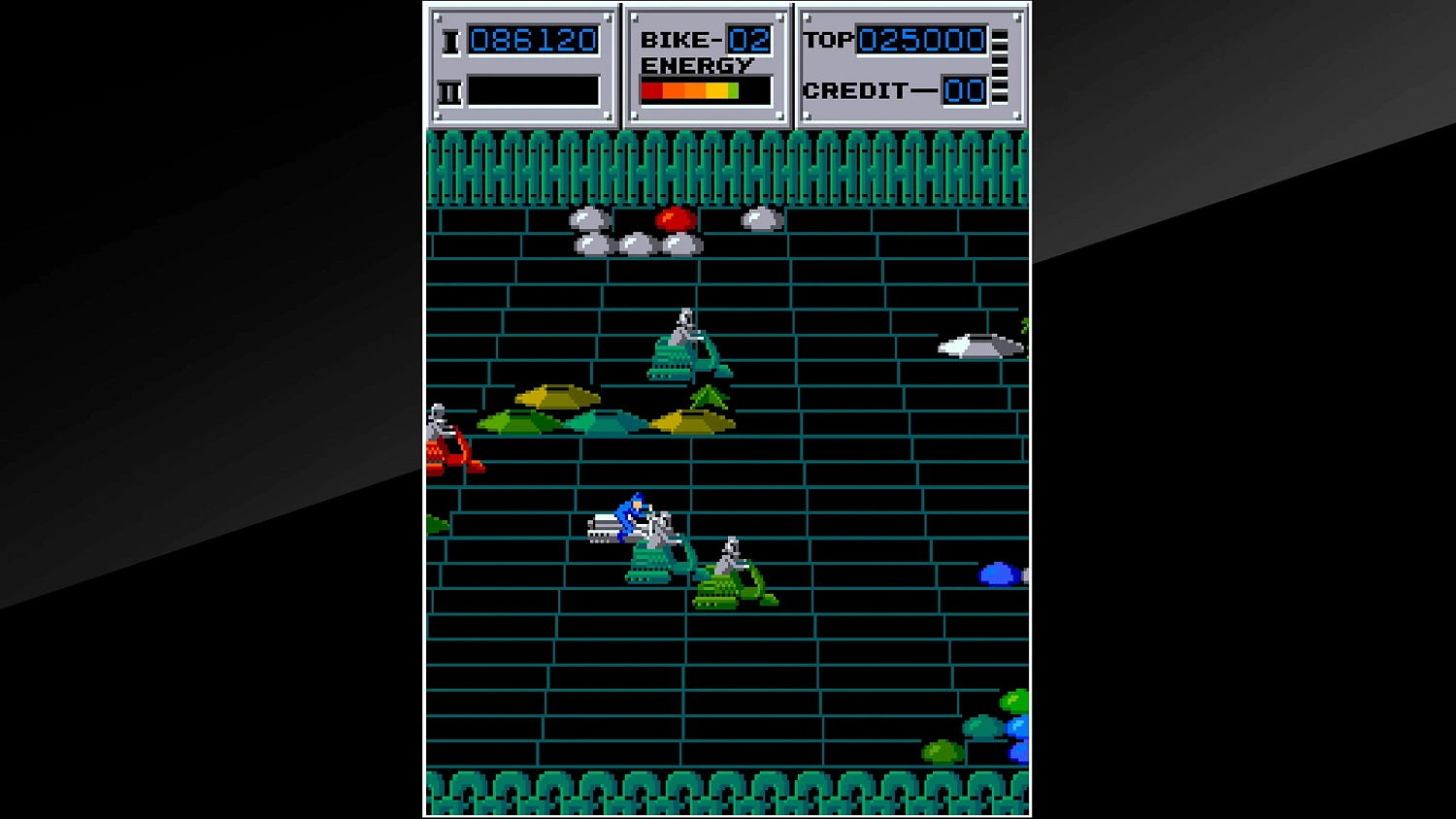Screen dimensions: 1456x819
Task: Select the green enemy bike rider
Action: click(731, 573)
